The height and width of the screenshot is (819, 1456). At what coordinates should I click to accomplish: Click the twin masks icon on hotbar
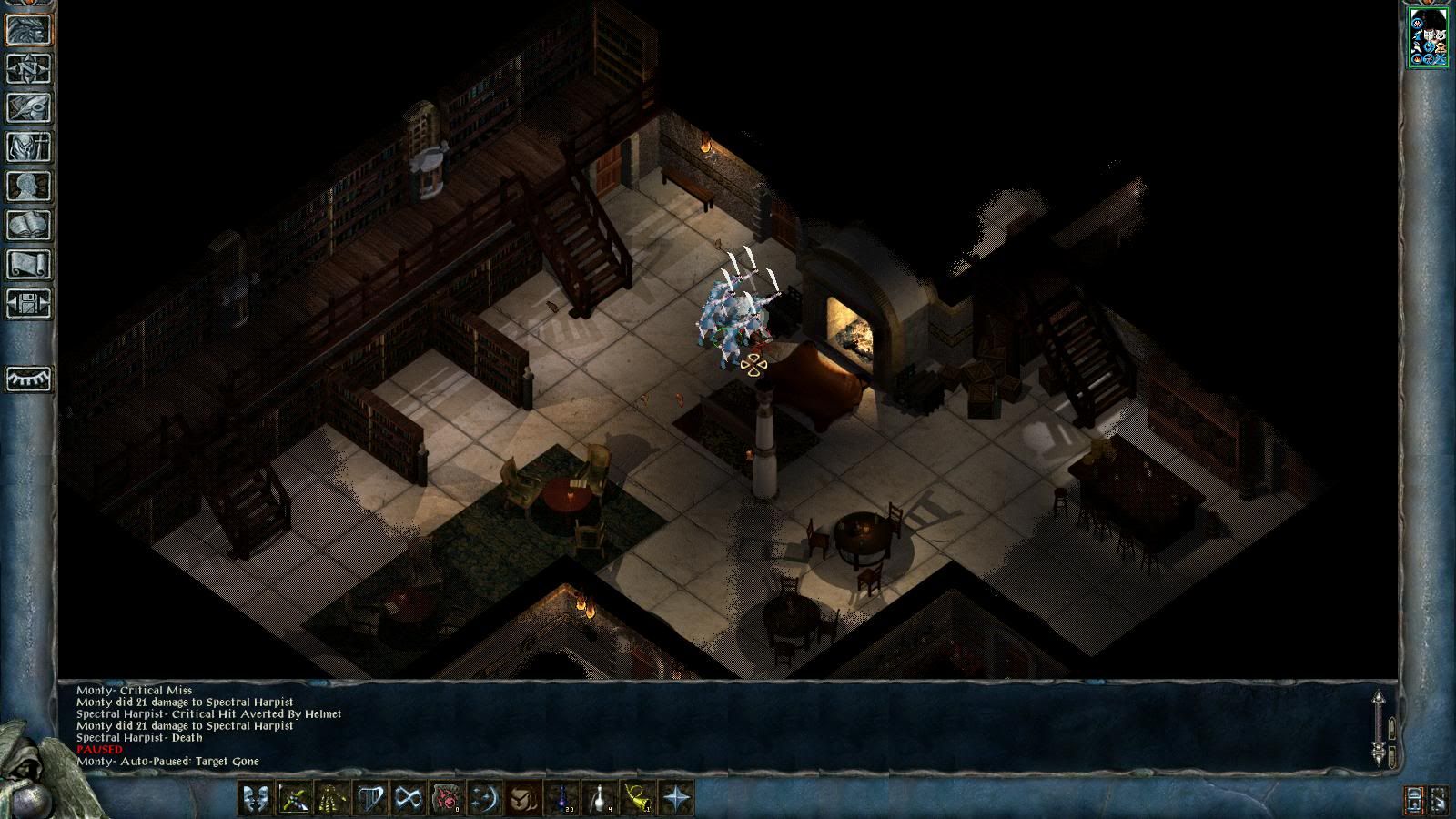[256, 799]
